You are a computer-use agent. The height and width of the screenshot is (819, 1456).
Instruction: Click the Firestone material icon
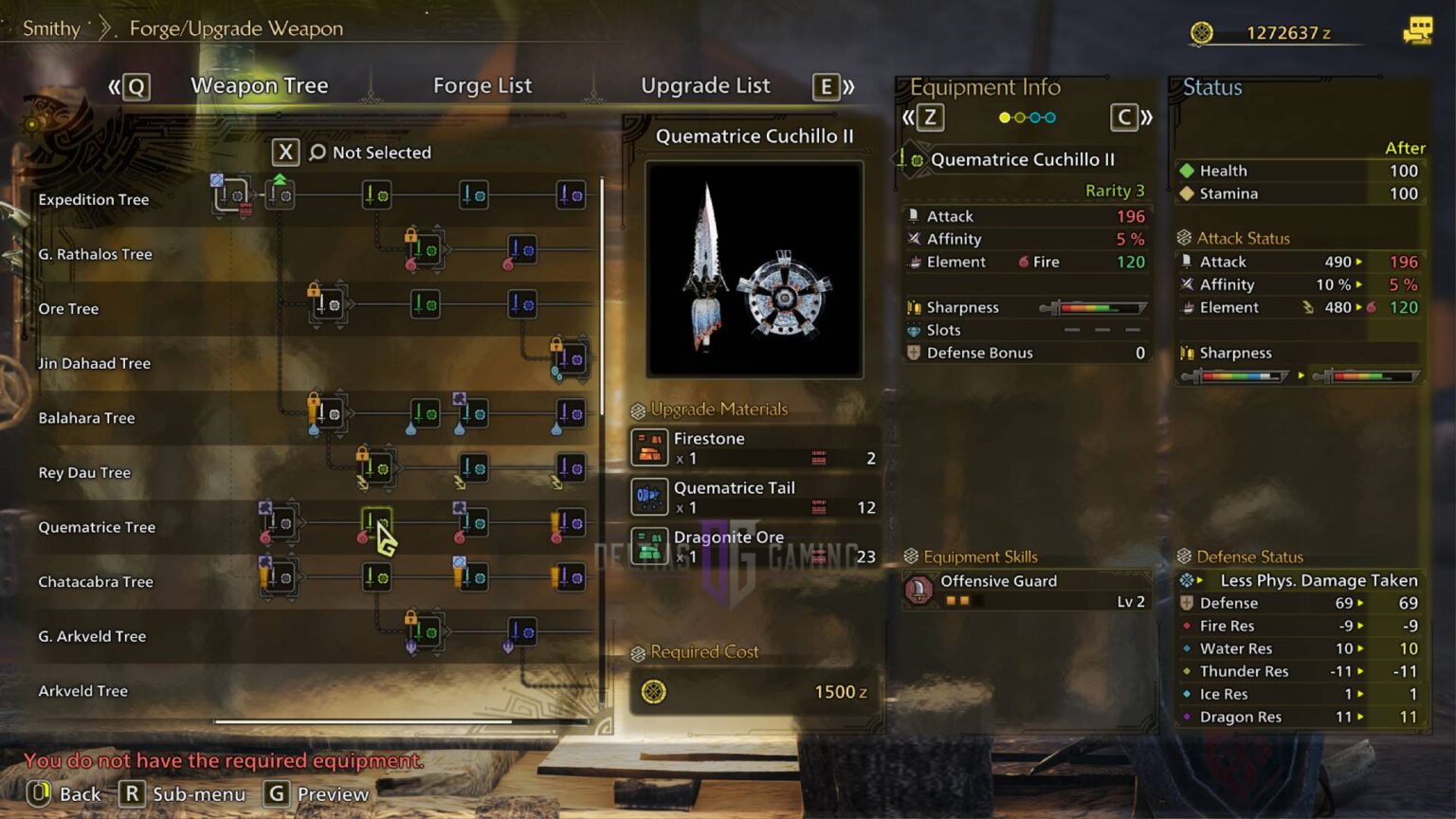650,446
